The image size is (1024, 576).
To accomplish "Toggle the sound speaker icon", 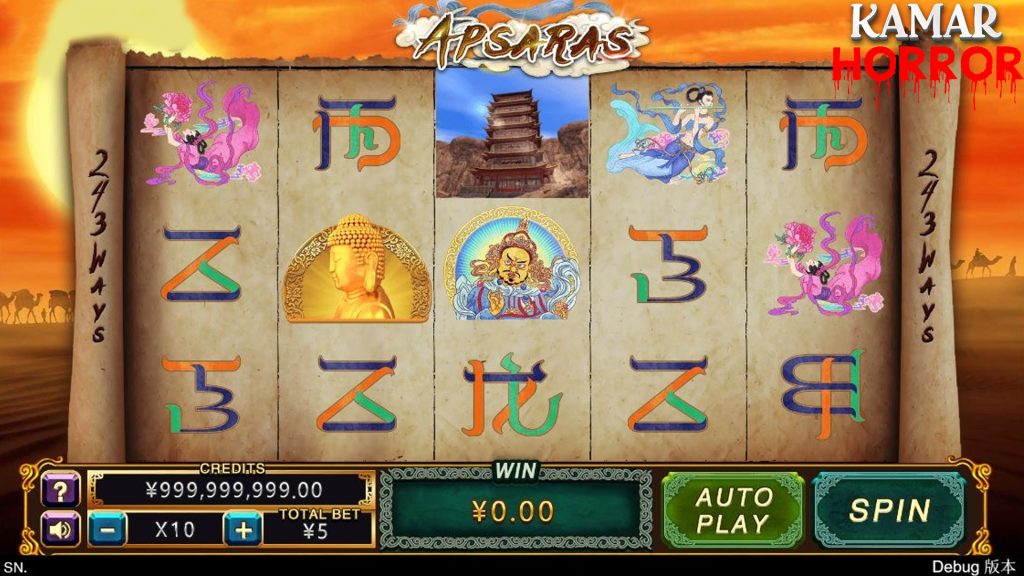I will 59,528.
